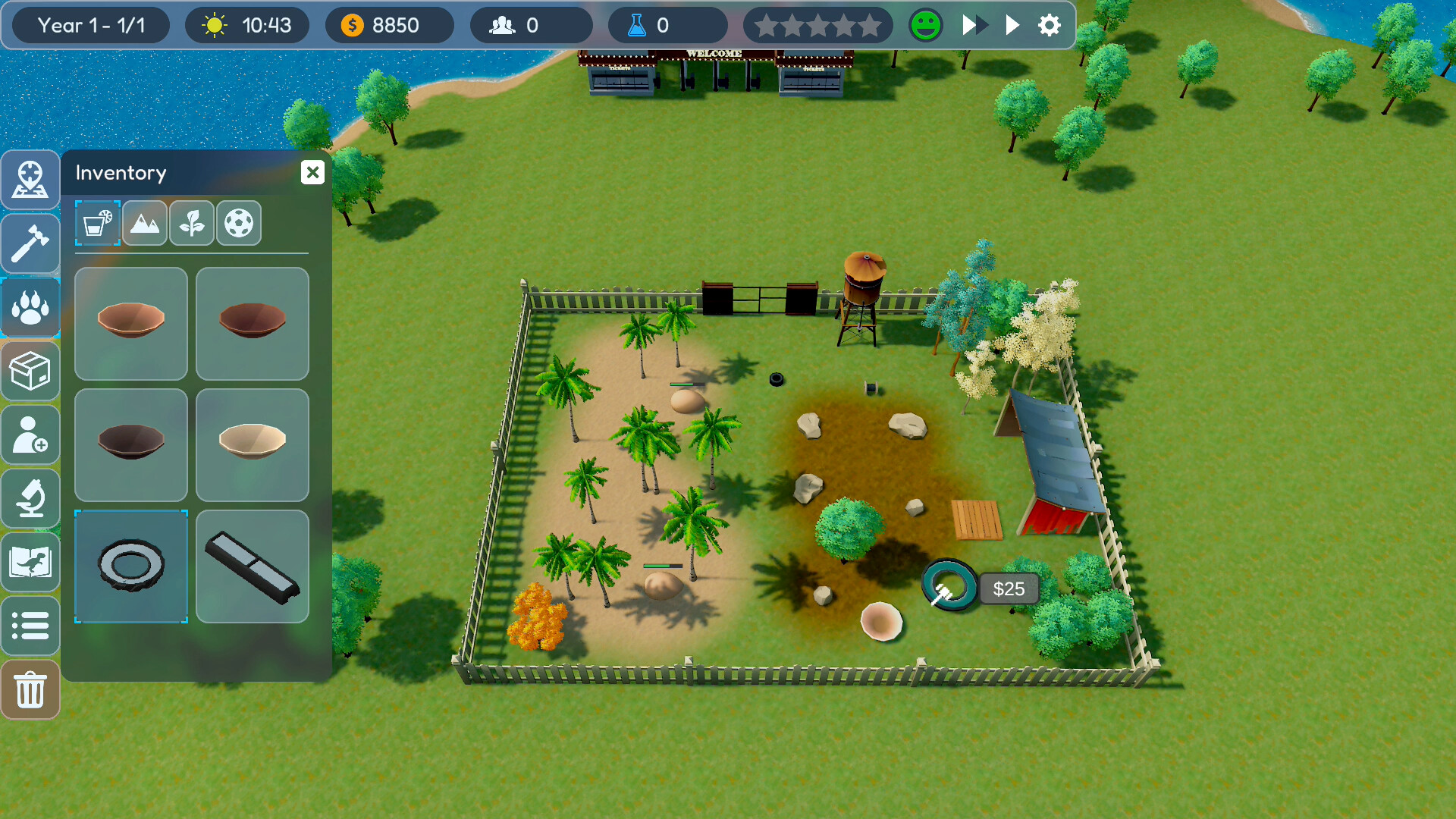Viewport: 1456px width, 819px height.
Task: Click the green smiley mood indicator
Action: (925, 25)
